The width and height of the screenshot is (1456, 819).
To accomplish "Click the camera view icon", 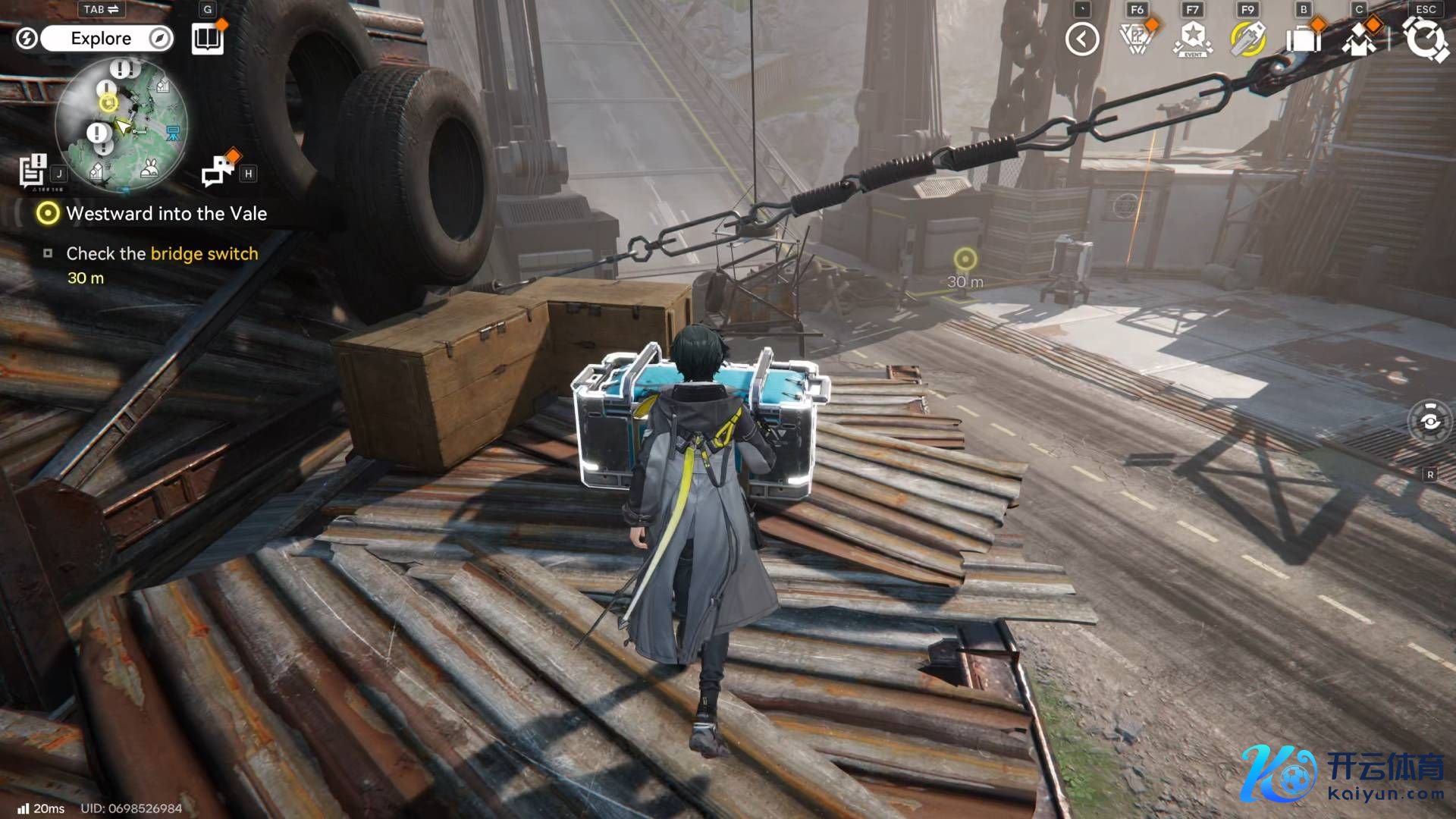I will pos(1429,421).
